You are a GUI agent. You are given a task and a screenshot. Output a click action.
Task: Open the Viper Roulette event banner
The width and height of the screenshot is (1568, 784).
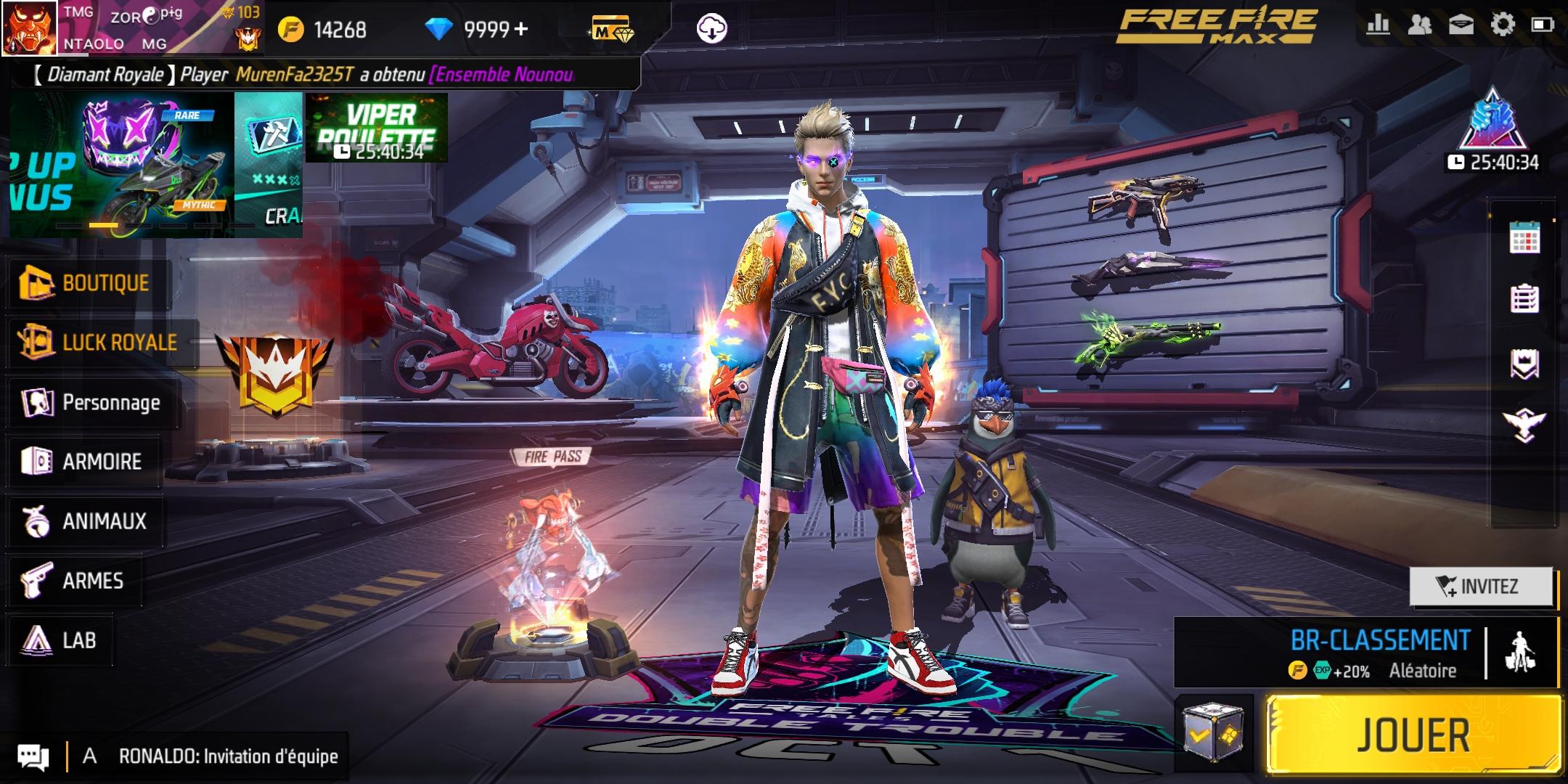376,128
